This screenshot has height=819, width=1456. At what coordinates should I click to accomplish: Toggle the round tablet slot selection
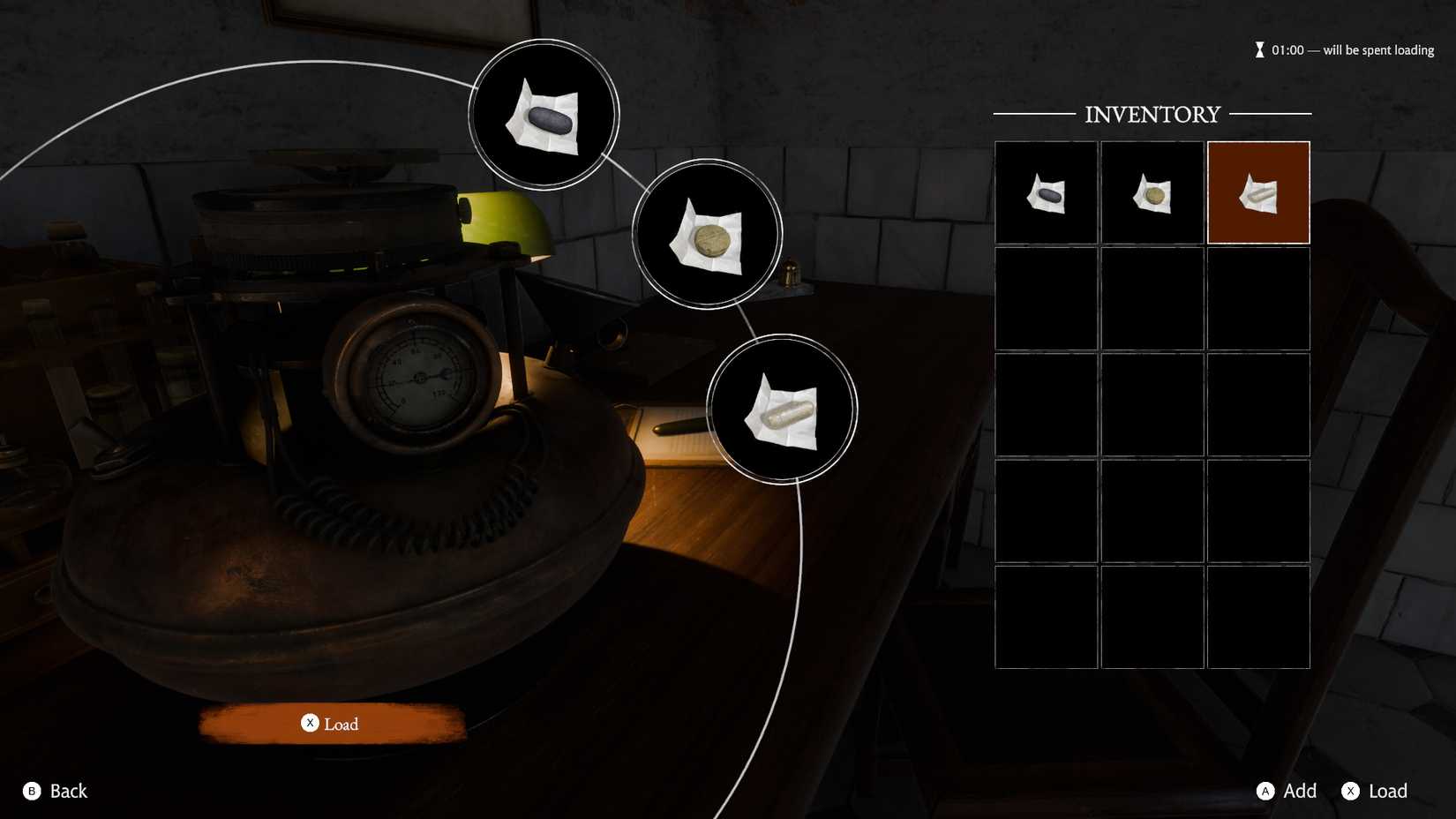pyautogui.click(x=1152, y=191)
